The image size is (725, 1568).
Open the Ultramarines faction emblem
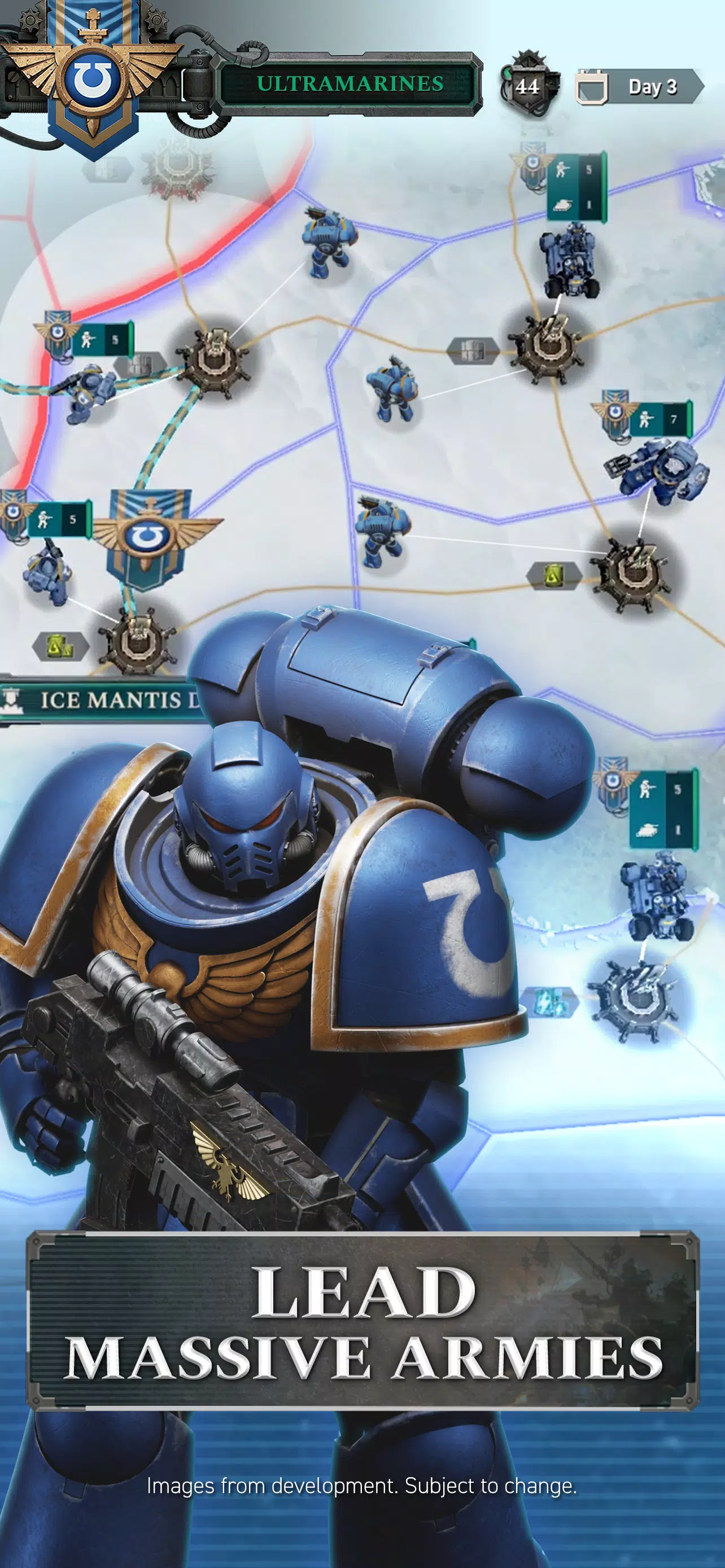(x=92, y=79)
